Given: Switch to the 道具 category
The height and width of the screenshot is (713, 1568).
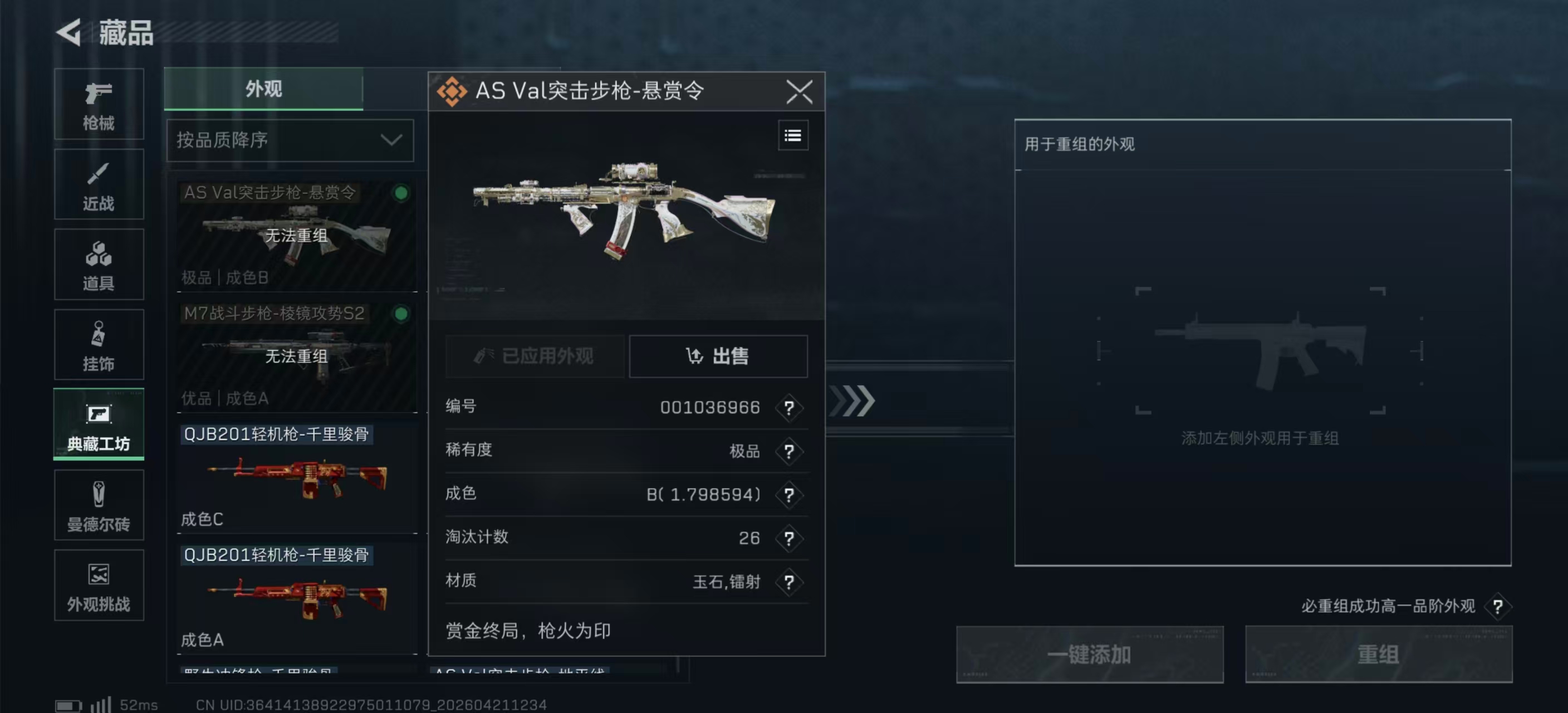Looking at the screenshot, I should [98, 265].
